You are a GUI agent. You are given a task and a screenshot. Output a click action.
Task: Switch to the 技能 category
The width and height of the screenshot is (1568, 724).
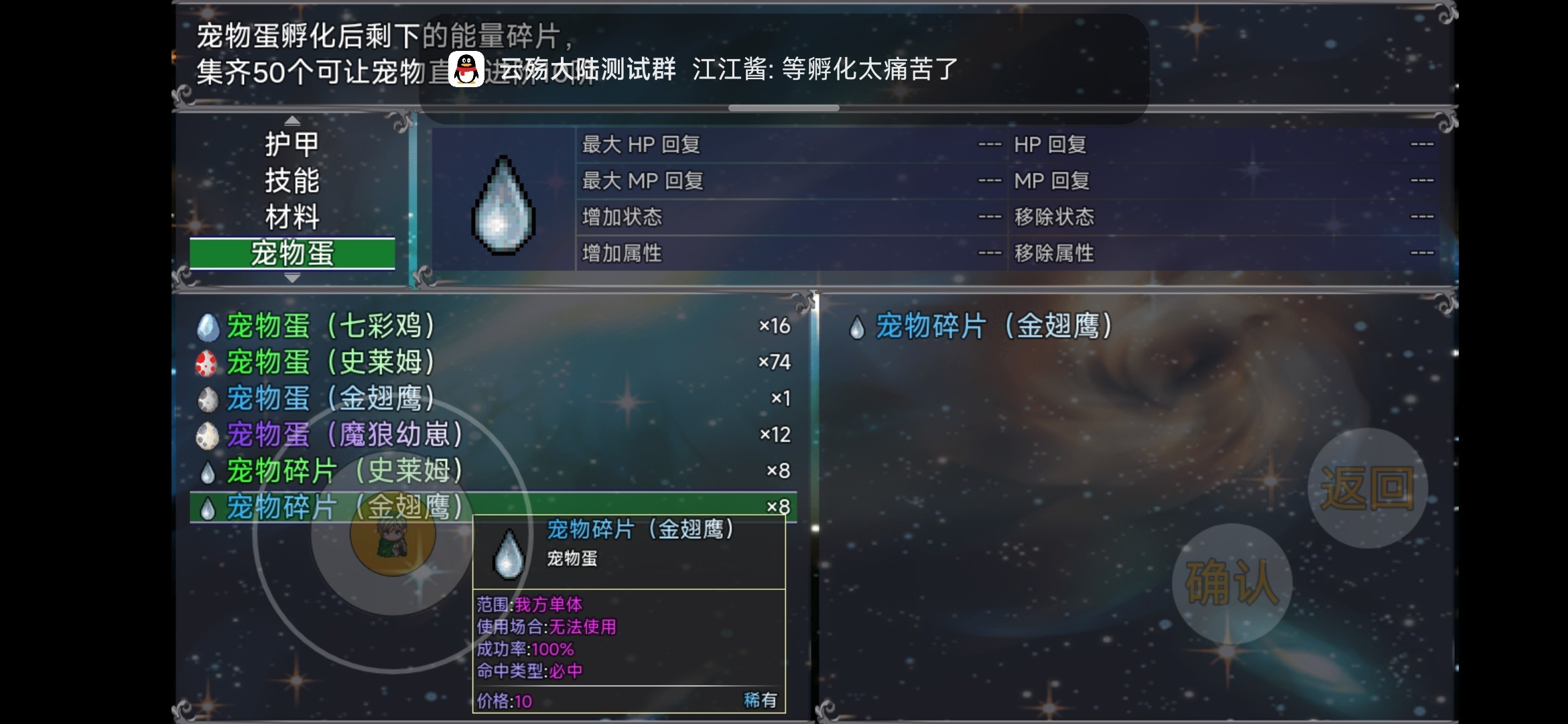point(291,180)
